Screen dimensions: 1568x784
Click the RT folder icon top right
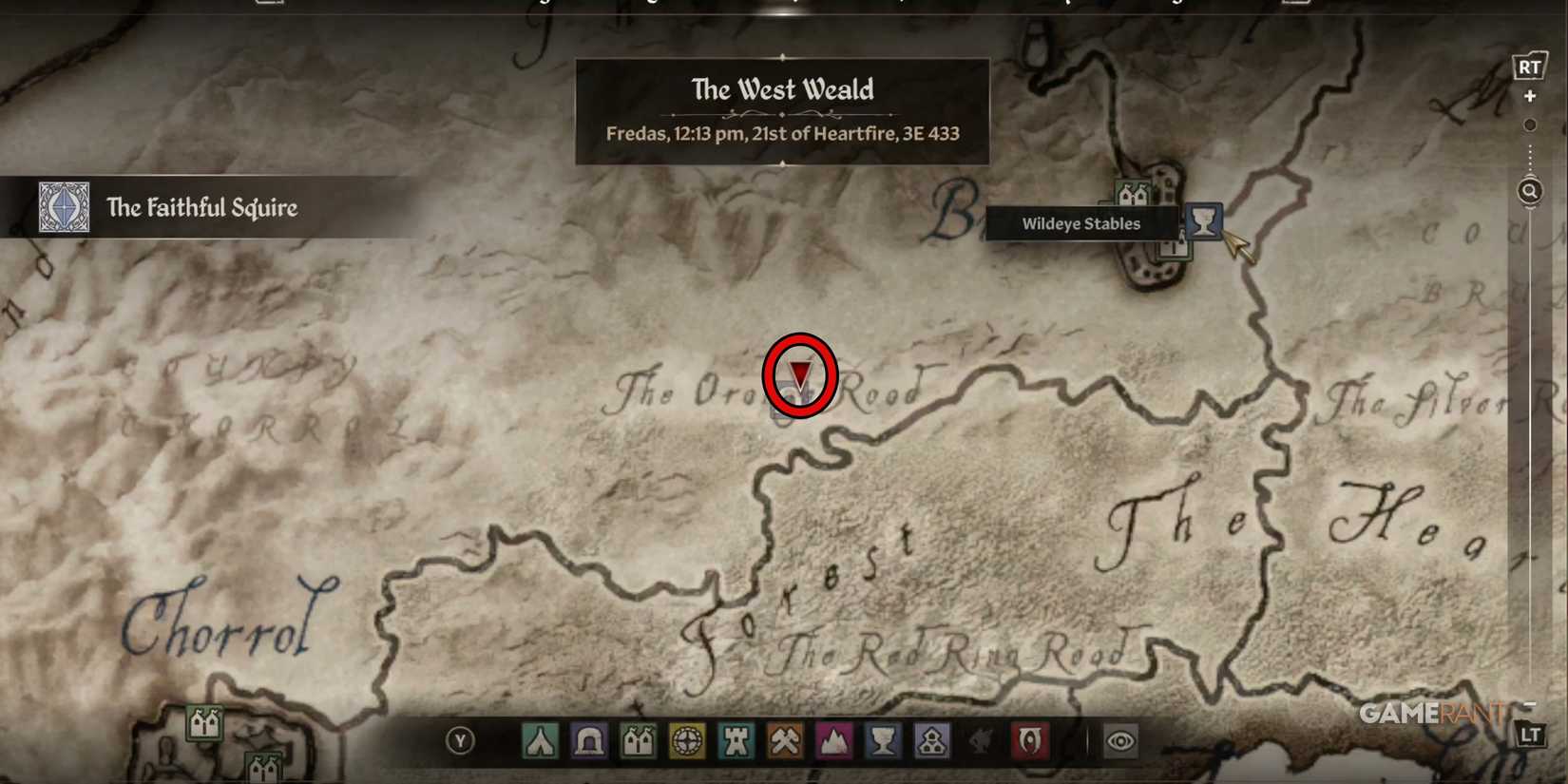[x=1530, y=67]
